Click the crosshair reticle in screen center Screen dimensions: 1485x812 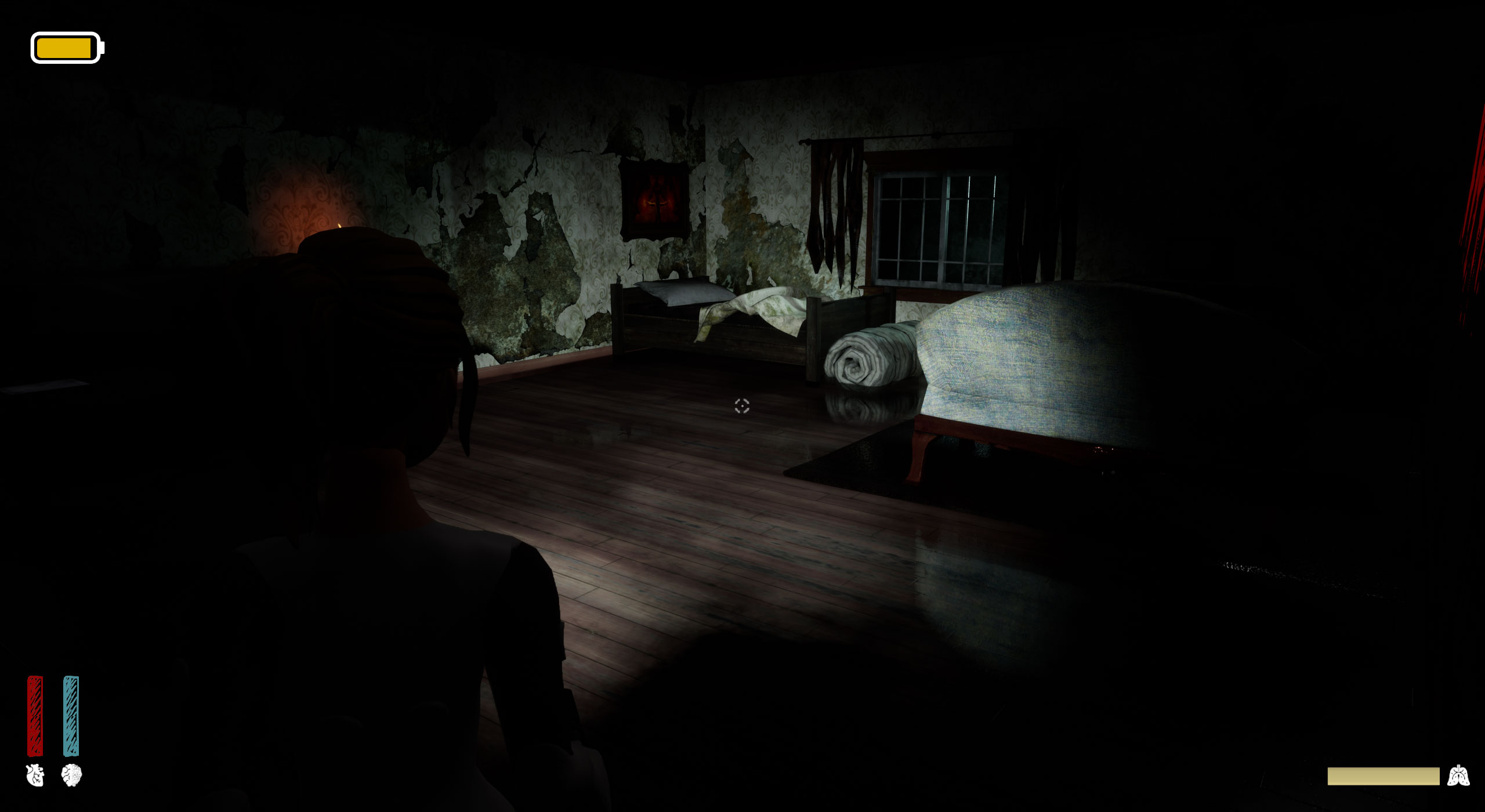[742, 406]
